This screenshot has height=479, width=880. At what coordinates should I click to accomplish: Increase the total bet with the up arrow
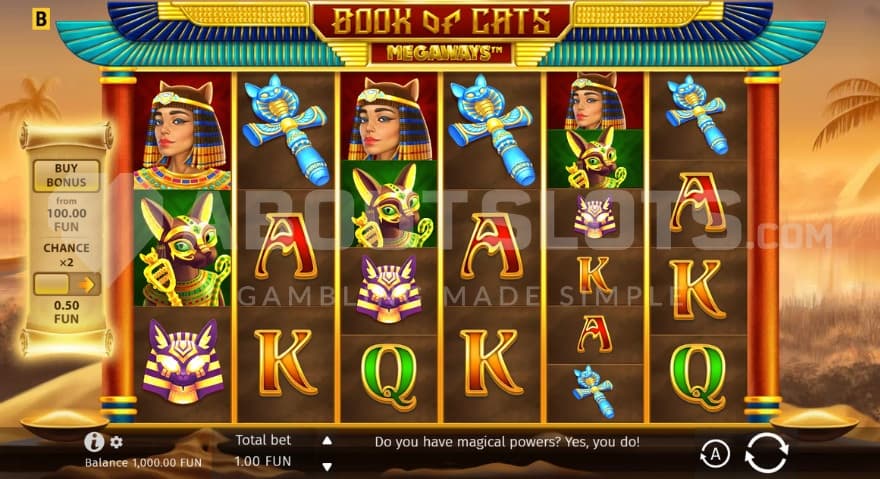[x=326, y=440]
